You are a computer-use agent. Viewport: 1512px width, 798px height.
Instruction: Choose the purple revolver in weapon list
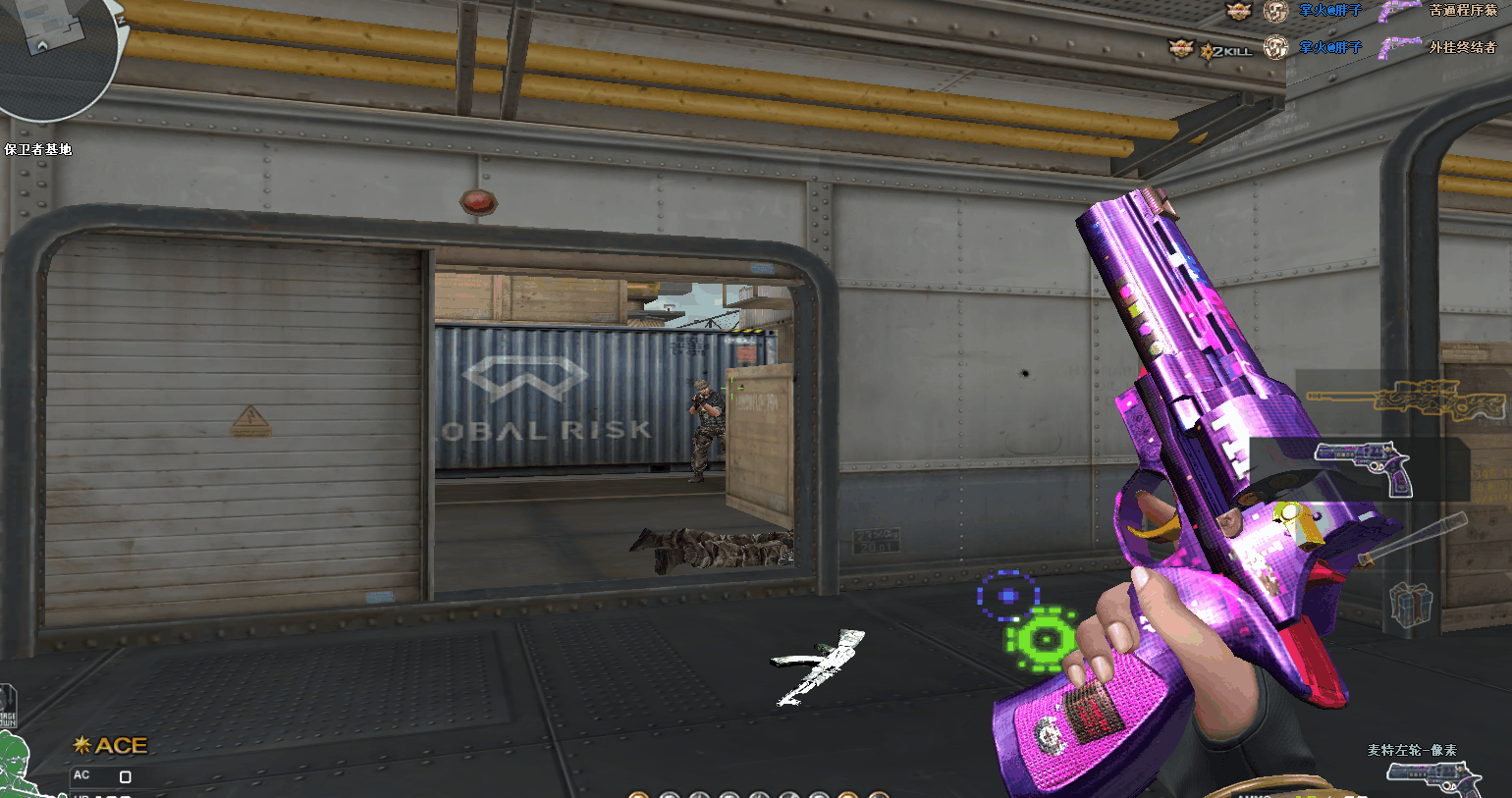1363,467
